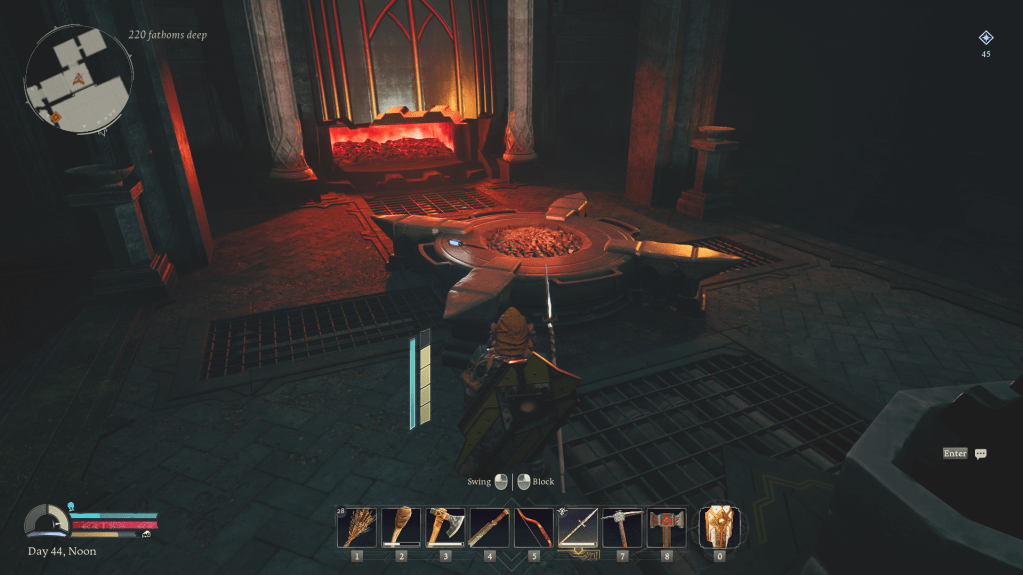Select the wheat bundle hotbar slot
This screenshot has width=1023, height=575.
(357, 527)
